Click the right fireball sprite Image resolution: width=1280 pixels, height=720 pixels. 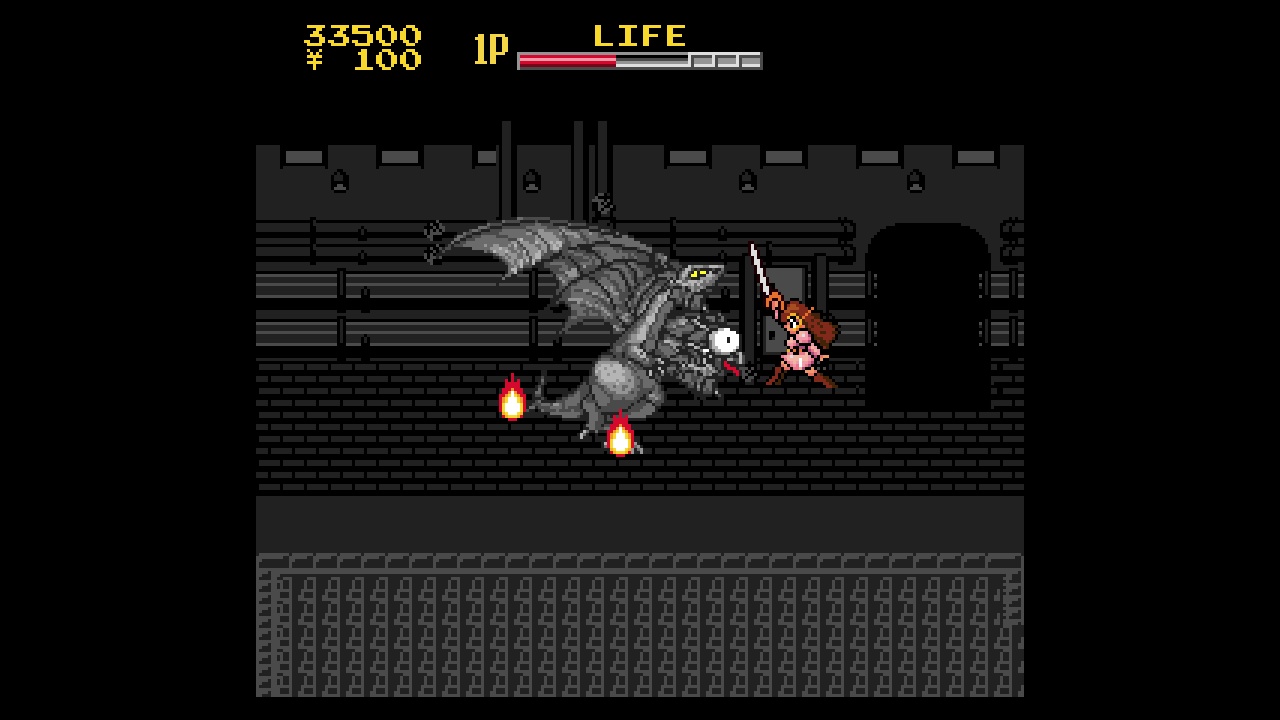point(621,435)
